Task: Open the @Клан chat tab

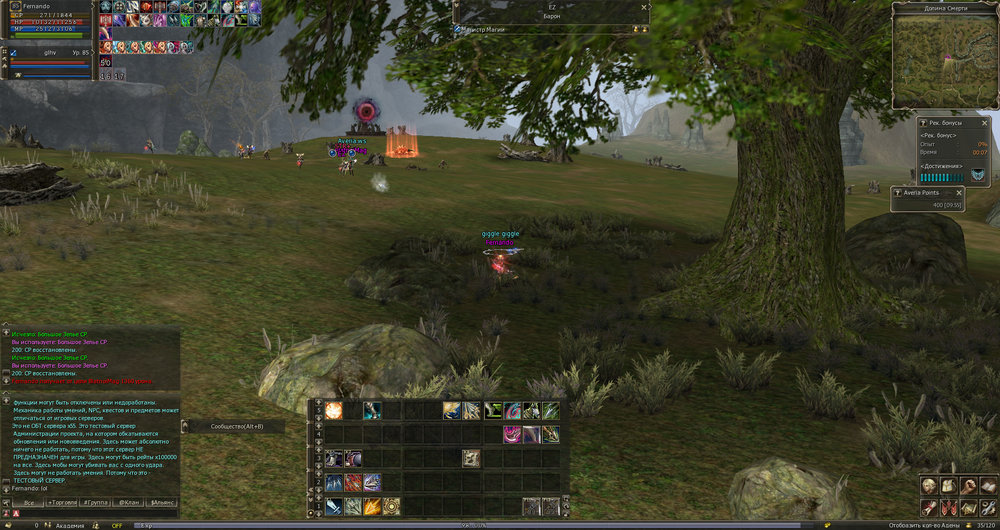Action: [x=129, y=501]
